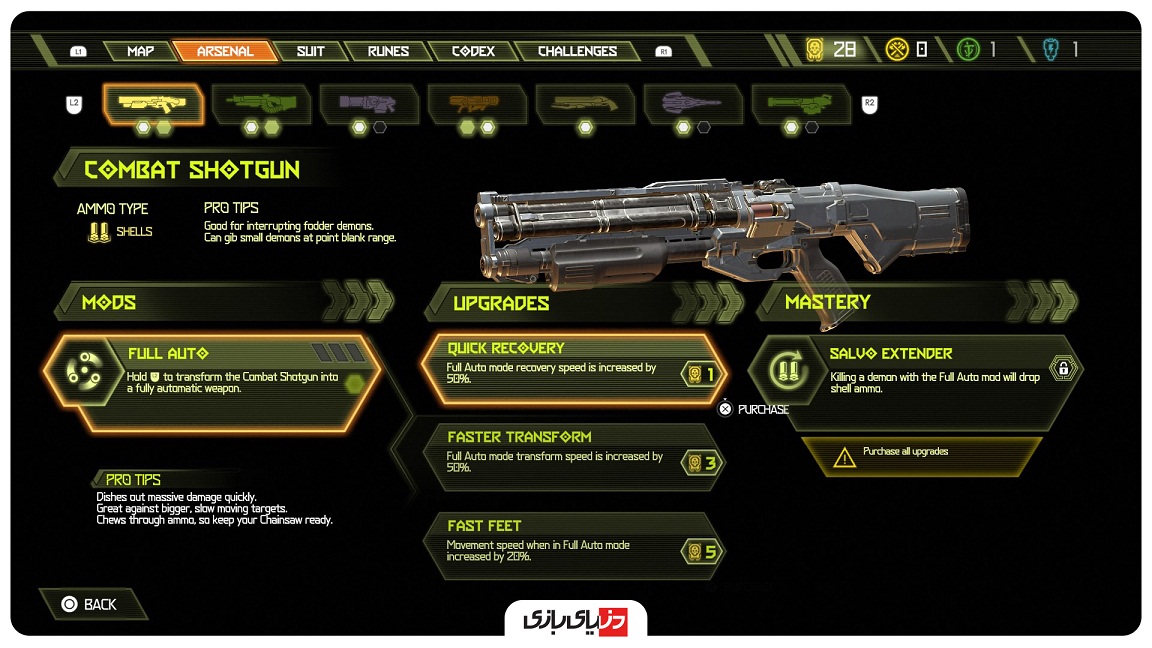Select the purple Plasma Rifle weapon tile
The height and width of the screenshot is (648, 1152).
[369, 103]
